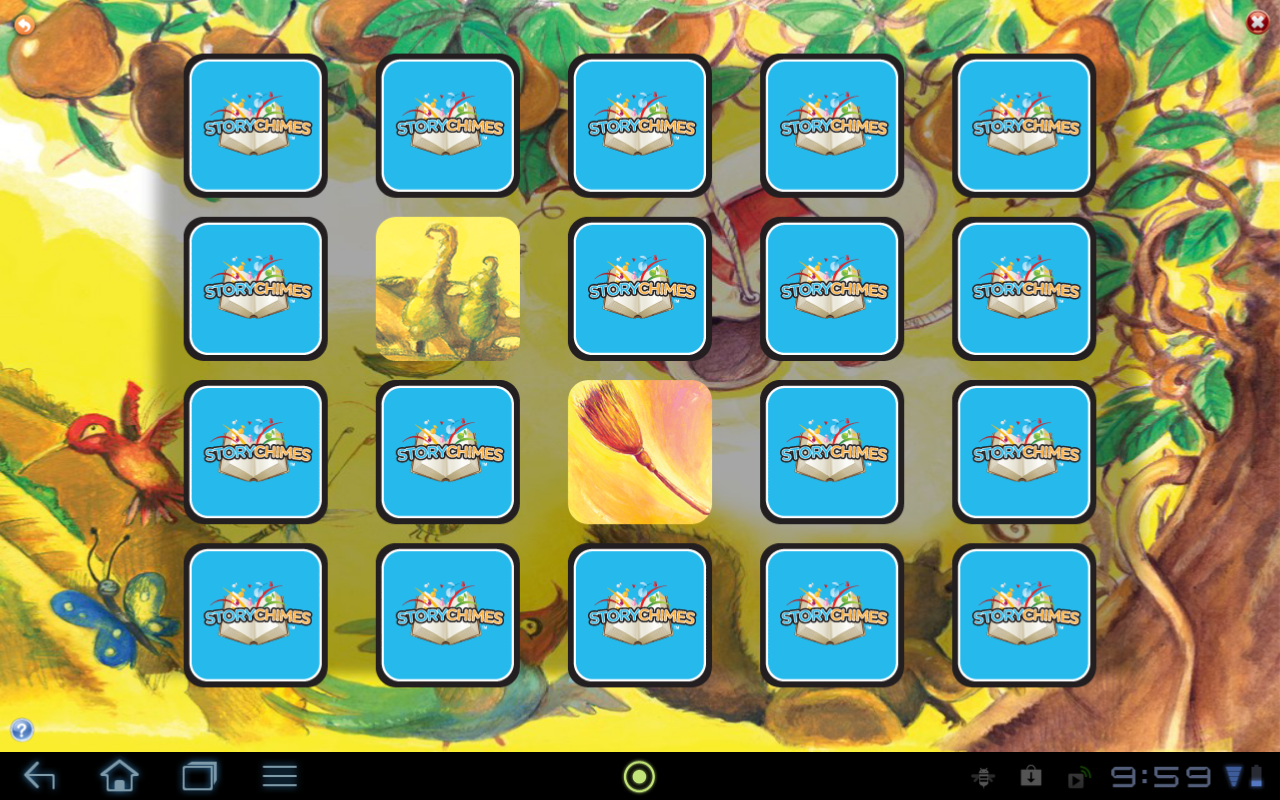The image size is (1280, 800).
Task: Flip the top-right StoryChimes card
Action: [x=1023, y=124]
